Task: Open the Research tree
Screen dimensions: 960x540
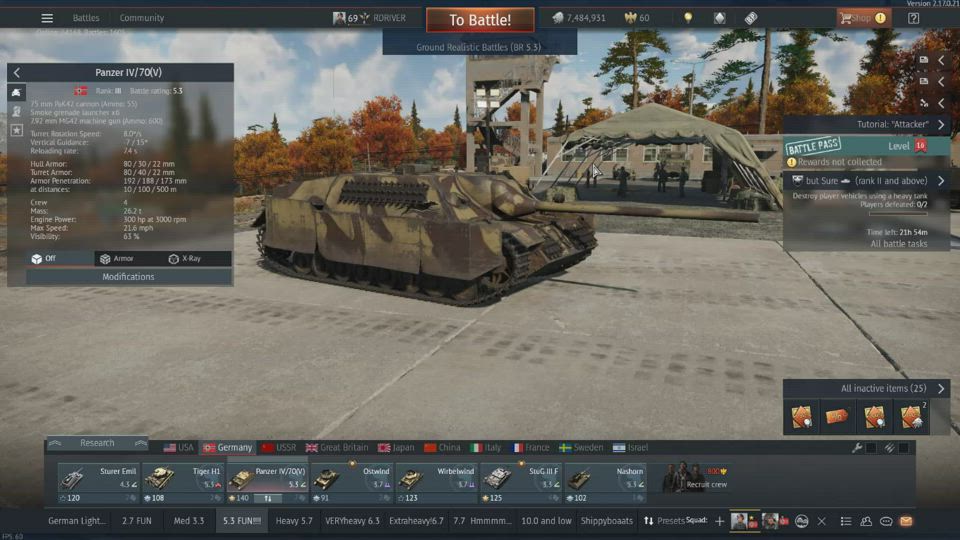Action: click(x=97, y=443)
